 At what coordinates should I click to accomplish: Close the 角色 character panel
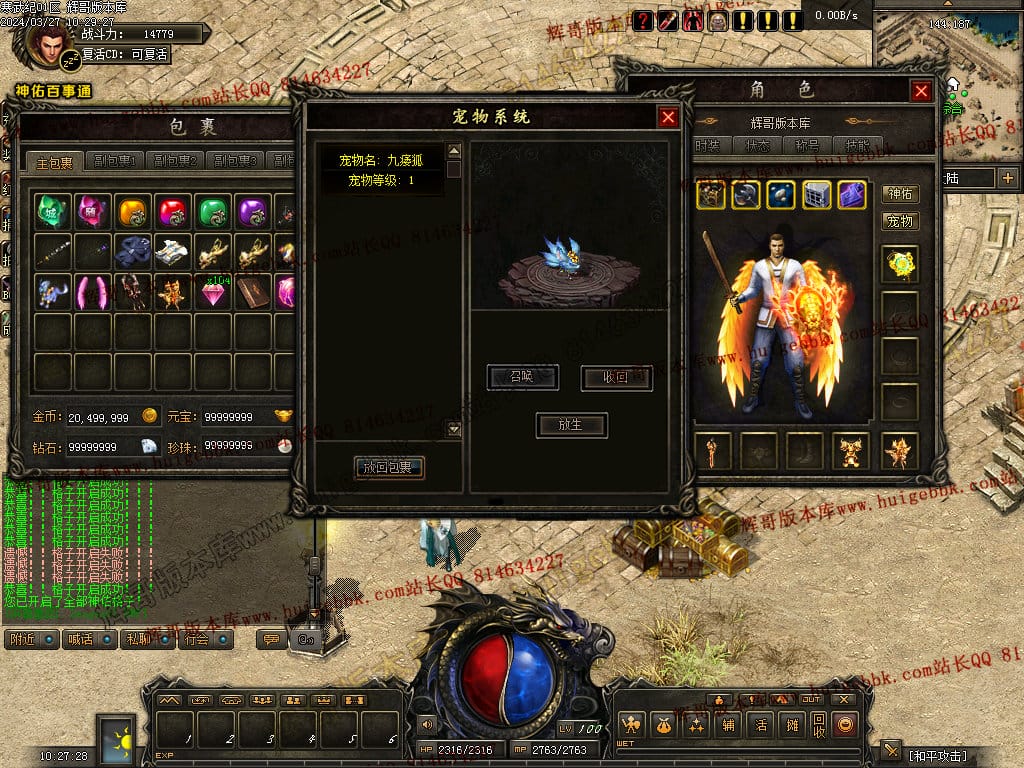[921, 91]
